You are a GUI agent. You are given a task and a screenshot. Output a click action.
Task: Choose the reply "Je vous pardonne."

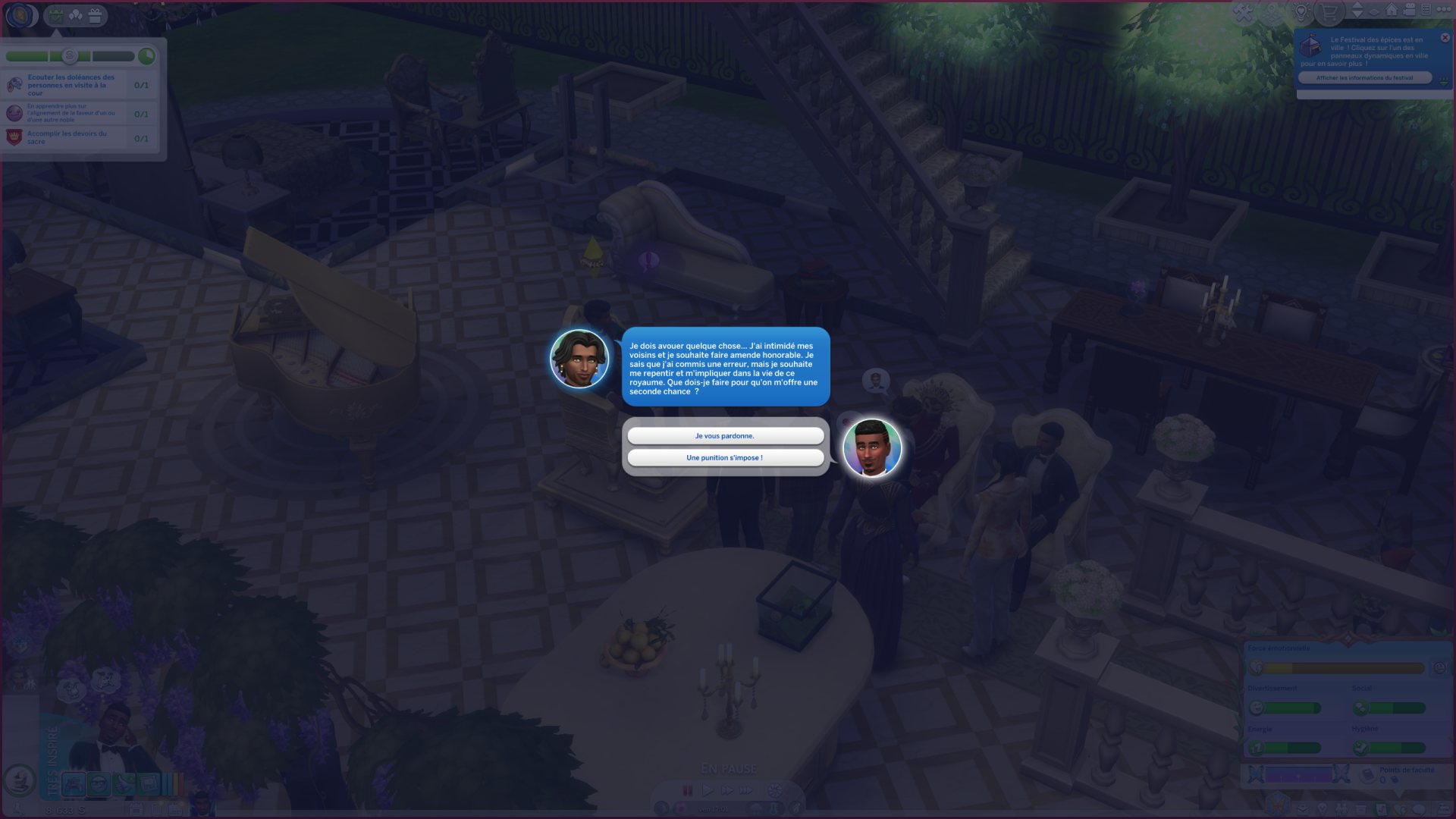point(725,436)
